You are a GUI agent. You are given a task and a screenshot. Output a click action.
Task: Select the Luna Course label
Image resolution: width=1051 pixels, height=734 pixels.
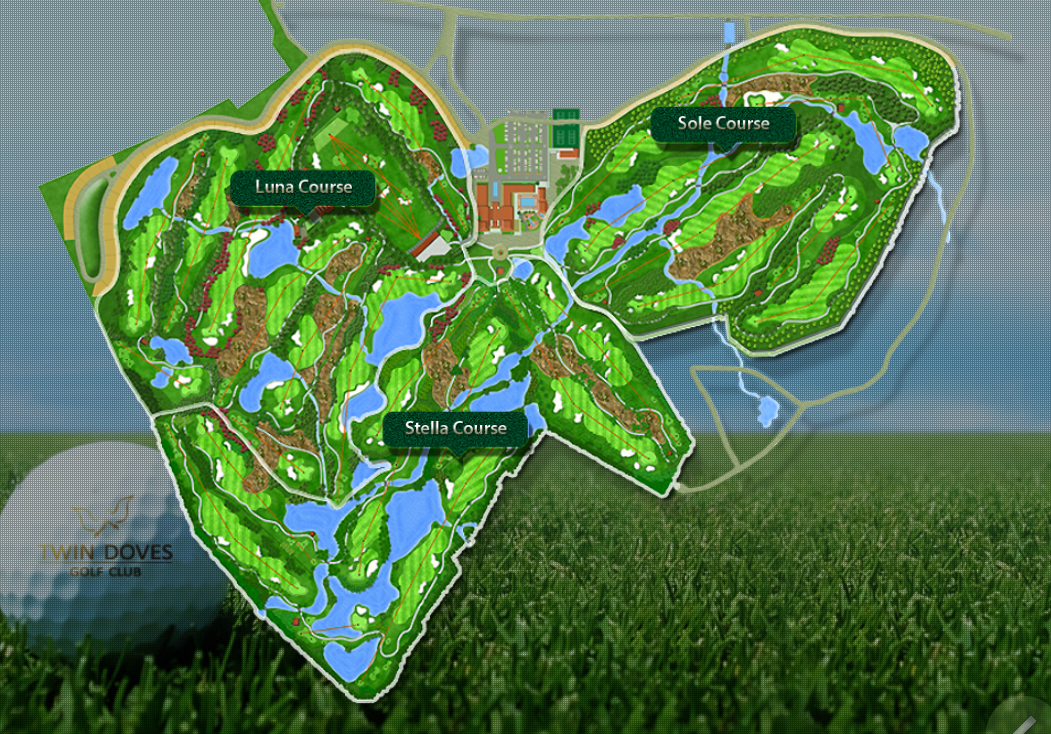coord(303,187)
